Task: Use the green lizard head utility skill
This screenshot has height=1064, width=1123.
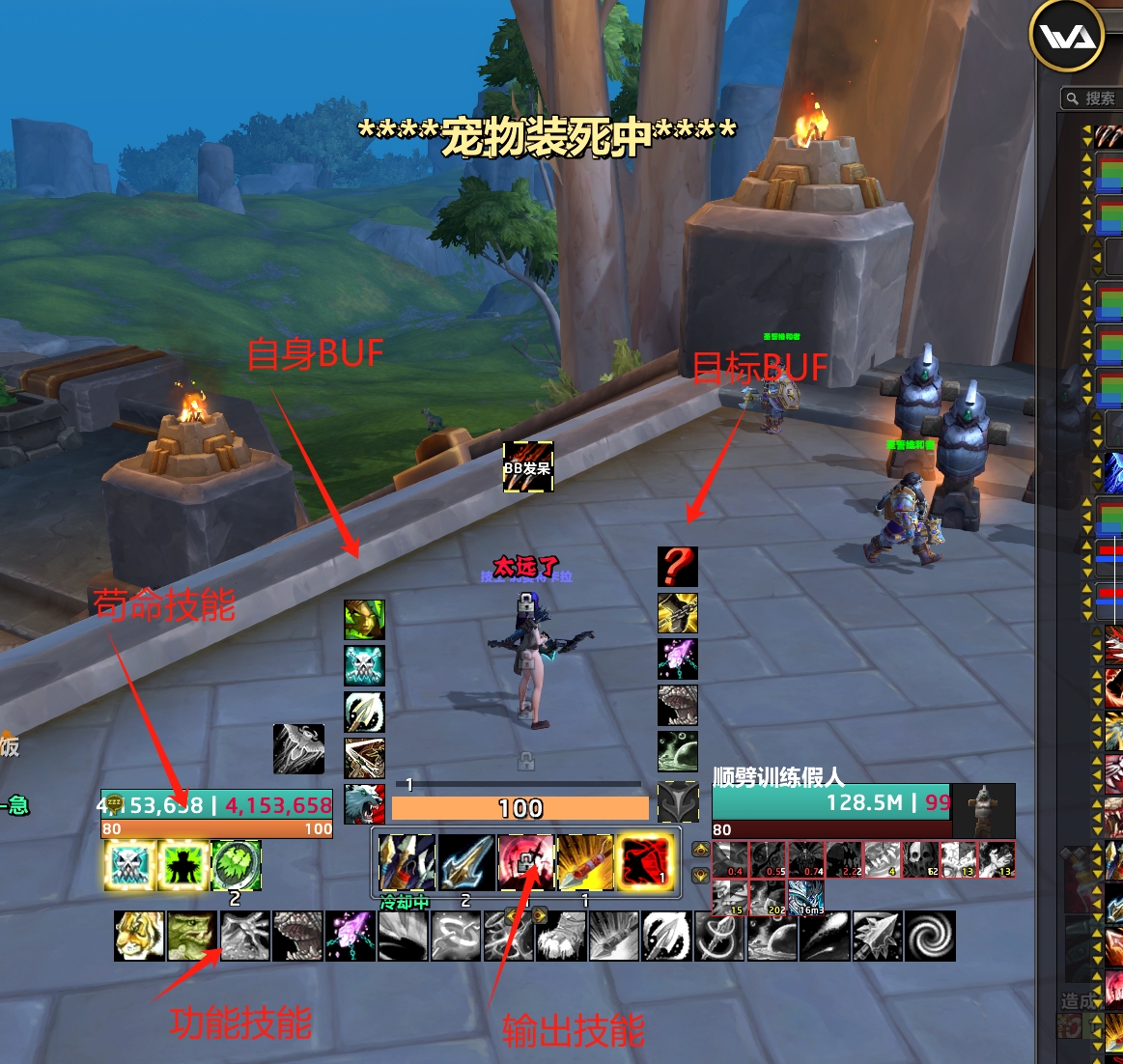Action: pyautogui.click(x=191, y=936)
